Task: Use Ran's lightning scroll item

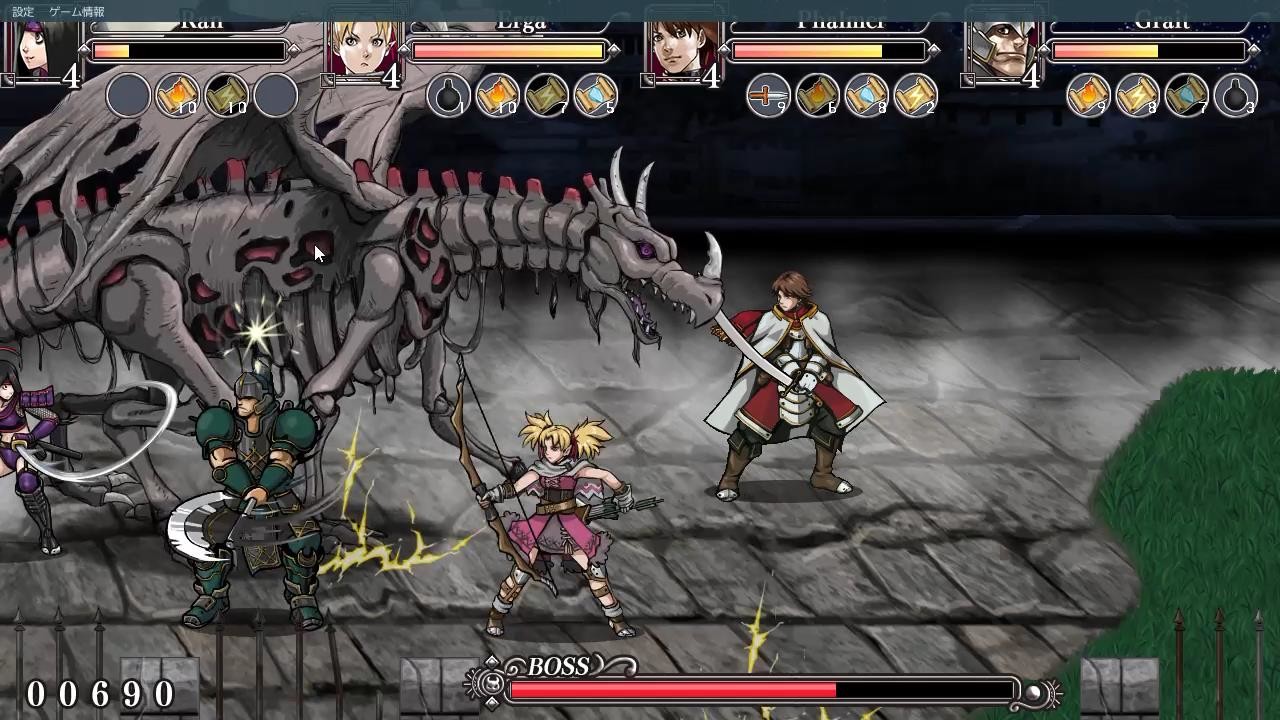Action: tap(226, 95)
